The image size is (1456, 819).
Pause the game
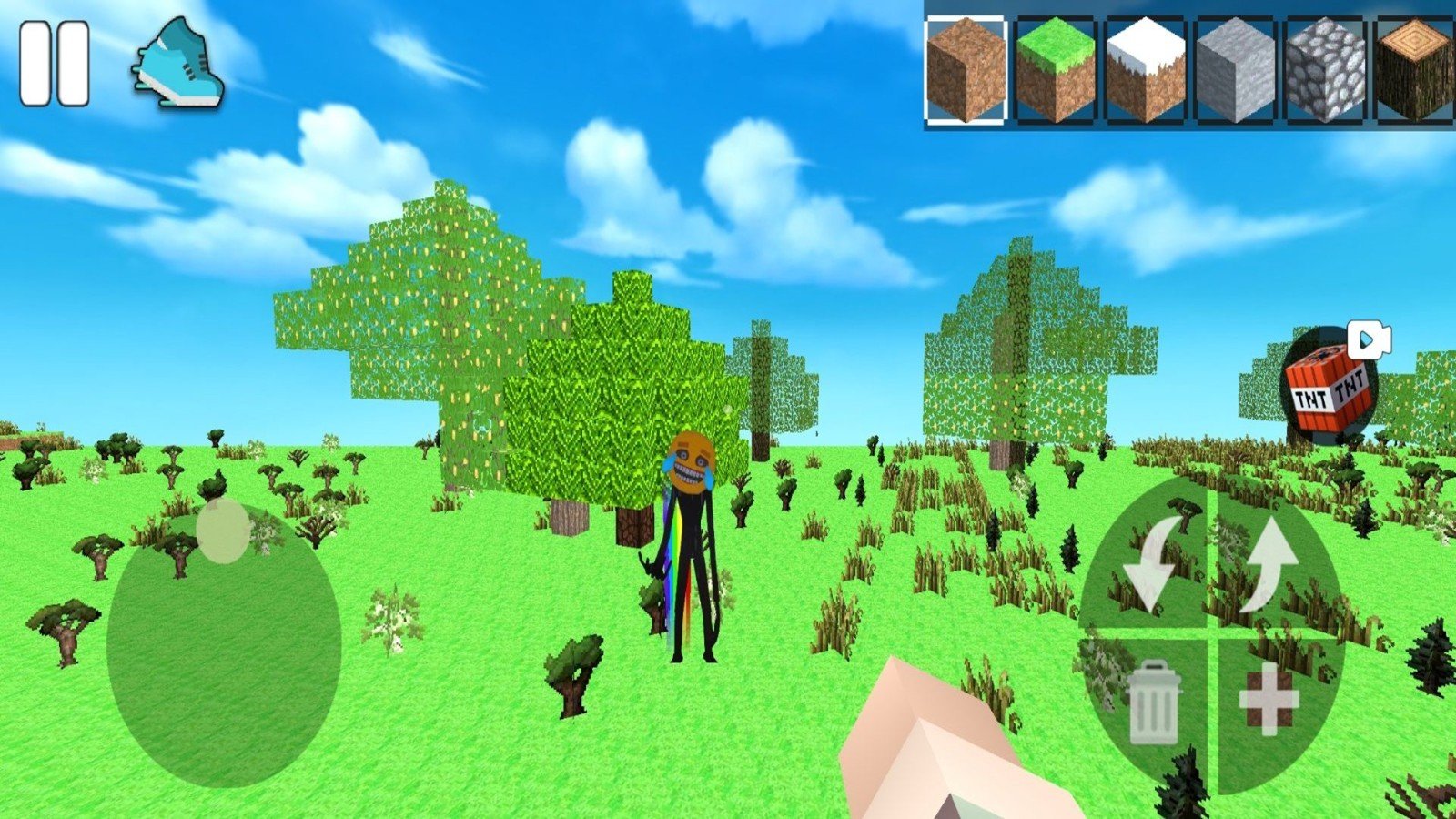[55, 64]
